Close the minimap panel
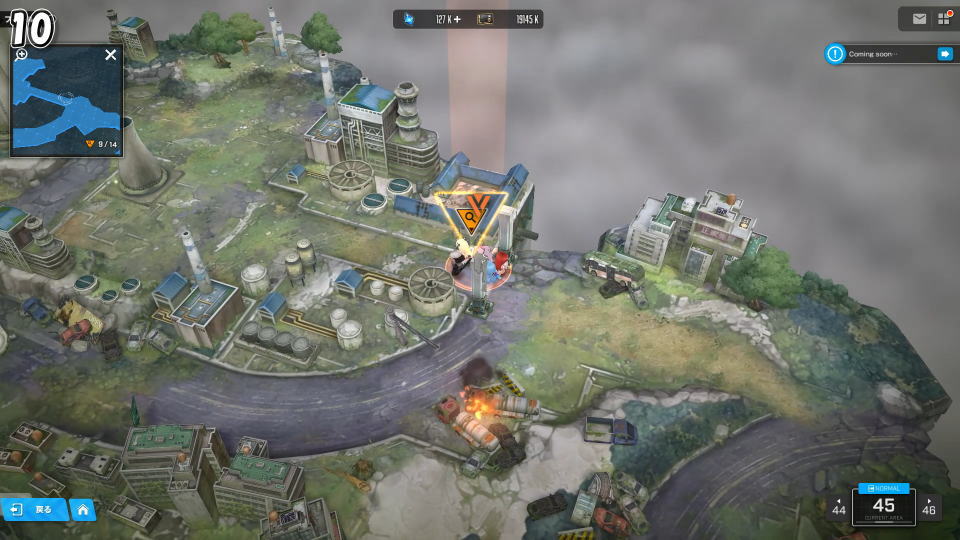 pyautogui.click(x=110, y=55)
